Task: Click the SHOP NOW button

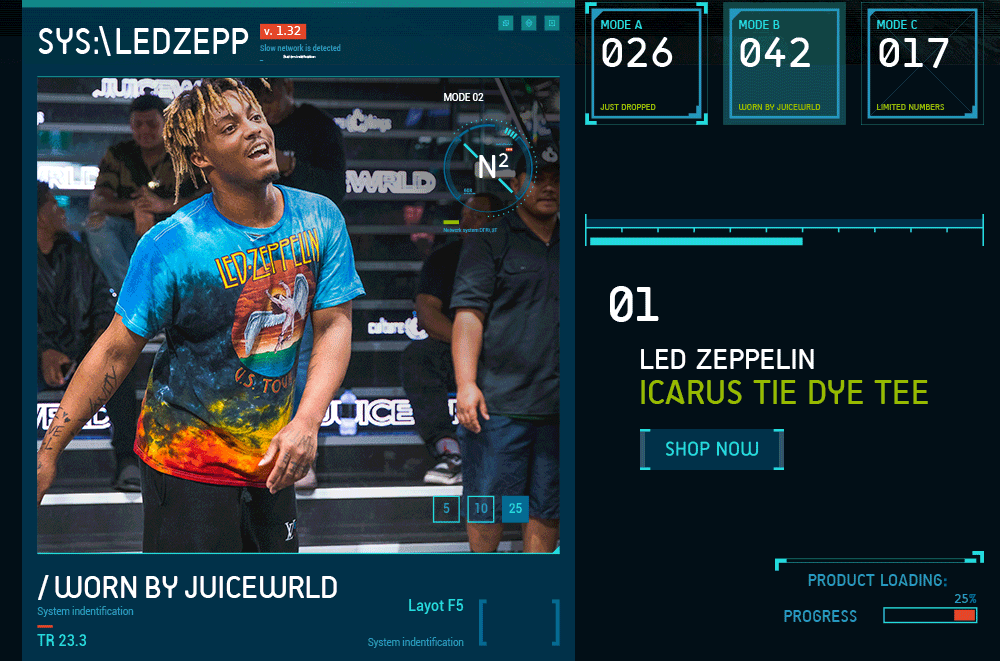Action: (x=711, y=449)
